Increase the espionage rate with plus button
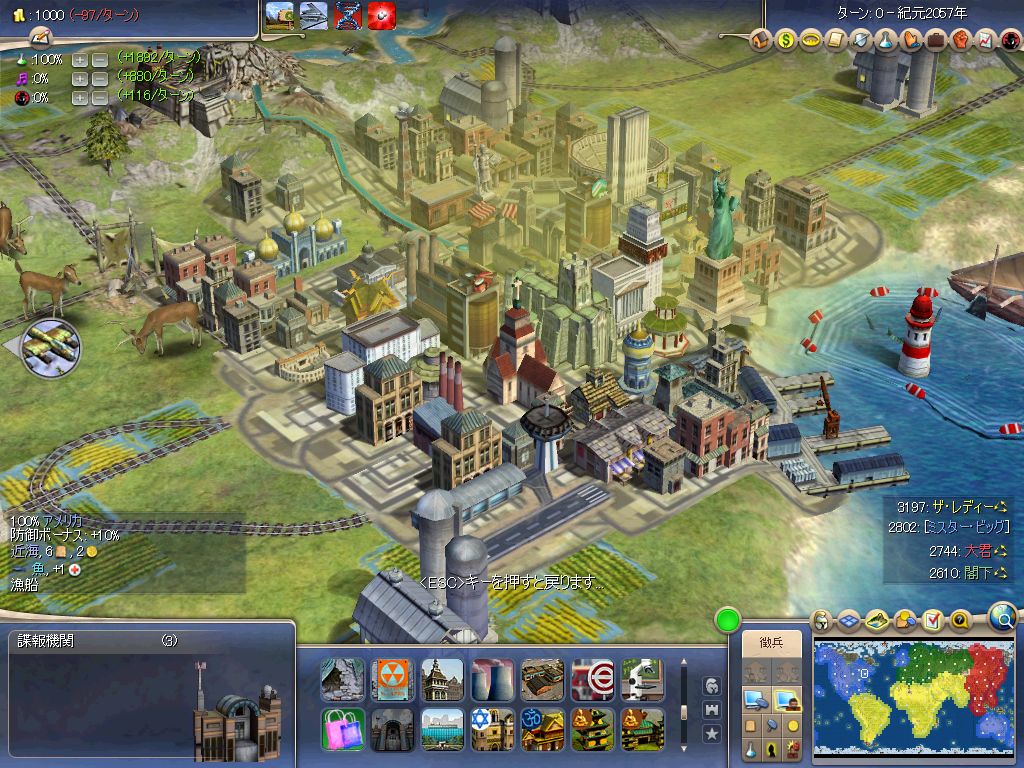The width and height of the screenshot is (1024, 768). click(x=80, y=98)
